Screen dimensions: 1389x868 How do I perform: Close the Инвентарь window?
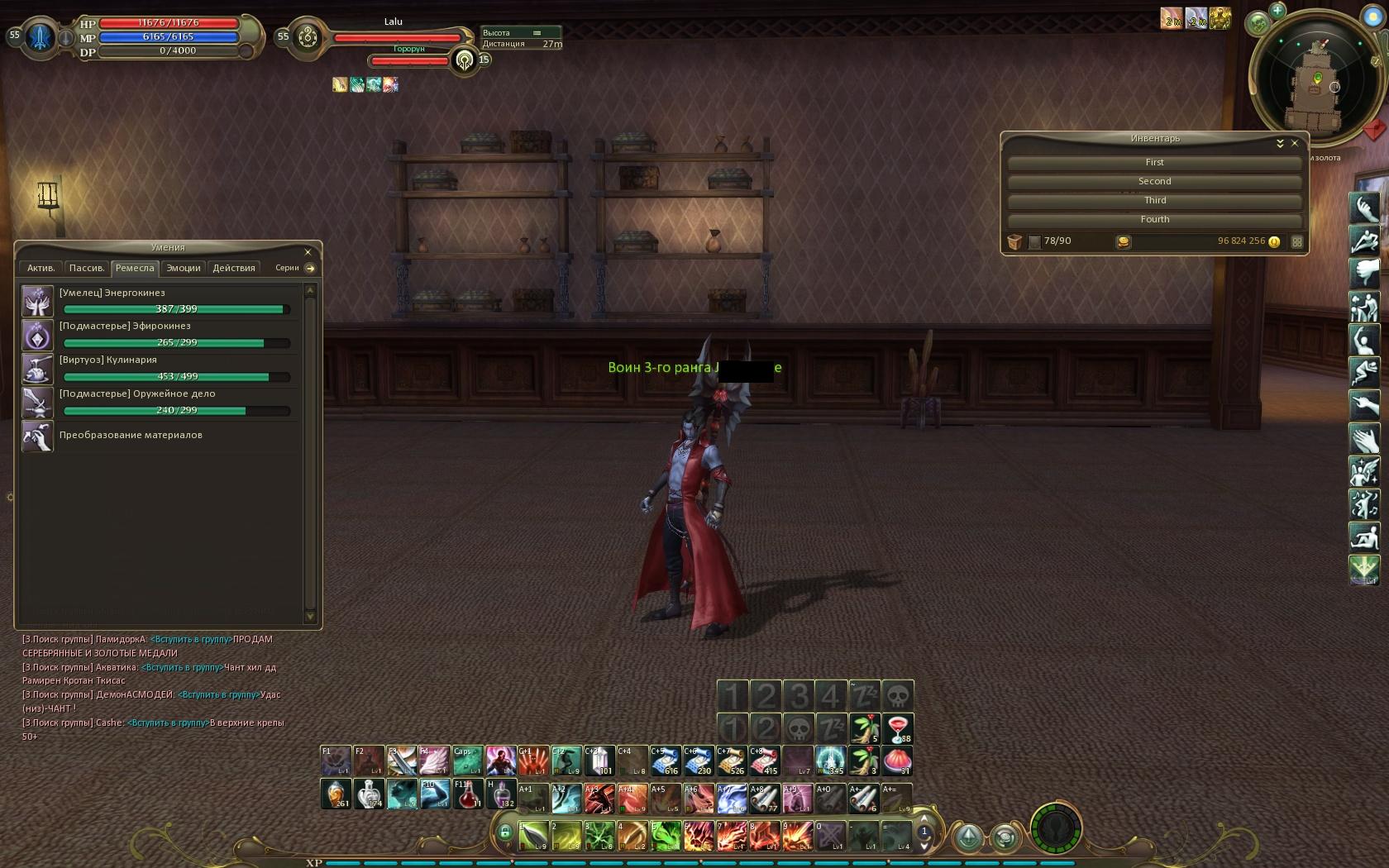pos(1295,143)
